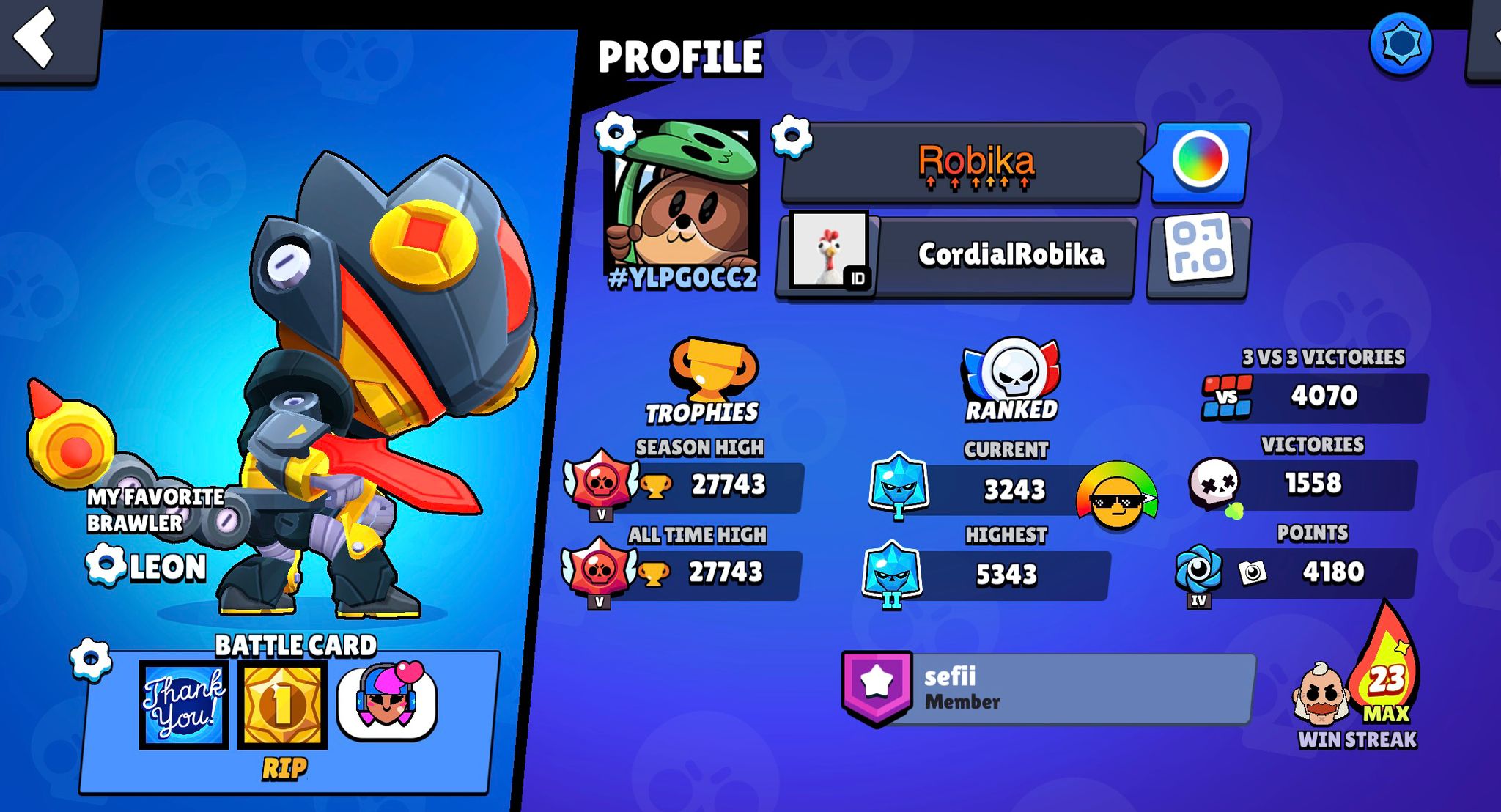Copy the player tag #YLPG0CC2
The height and width of the screenshot is (812, 1501).
[x=682, y=279]
